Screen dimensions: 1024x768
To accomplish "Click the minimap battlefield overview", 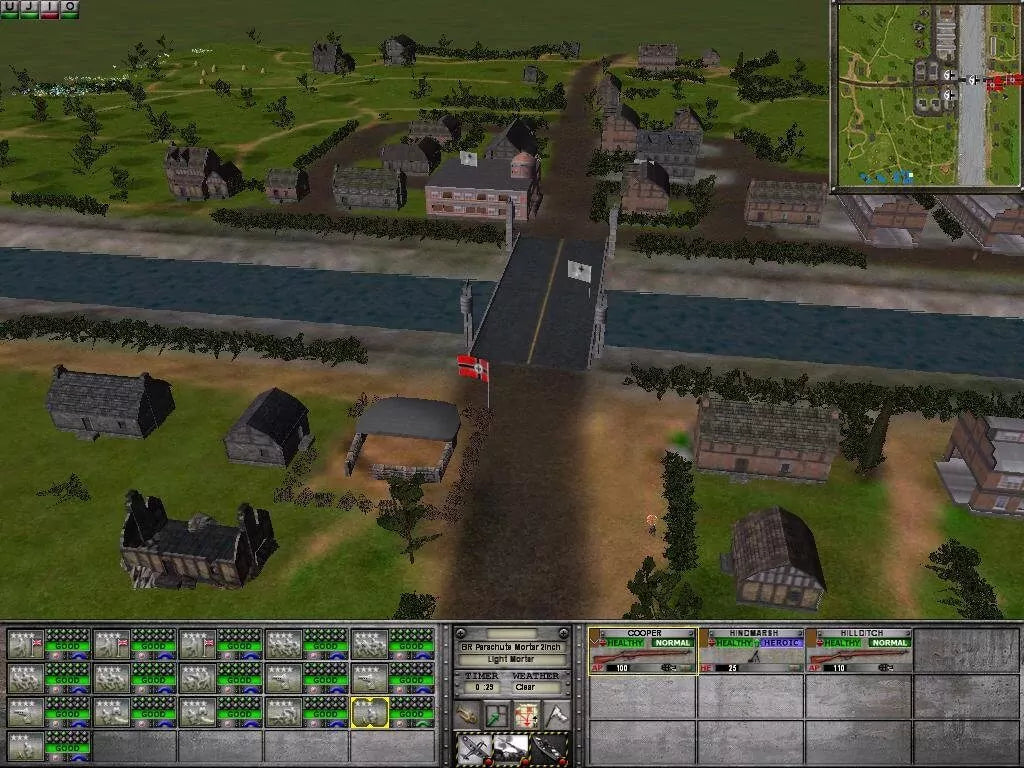I will 927,96.
